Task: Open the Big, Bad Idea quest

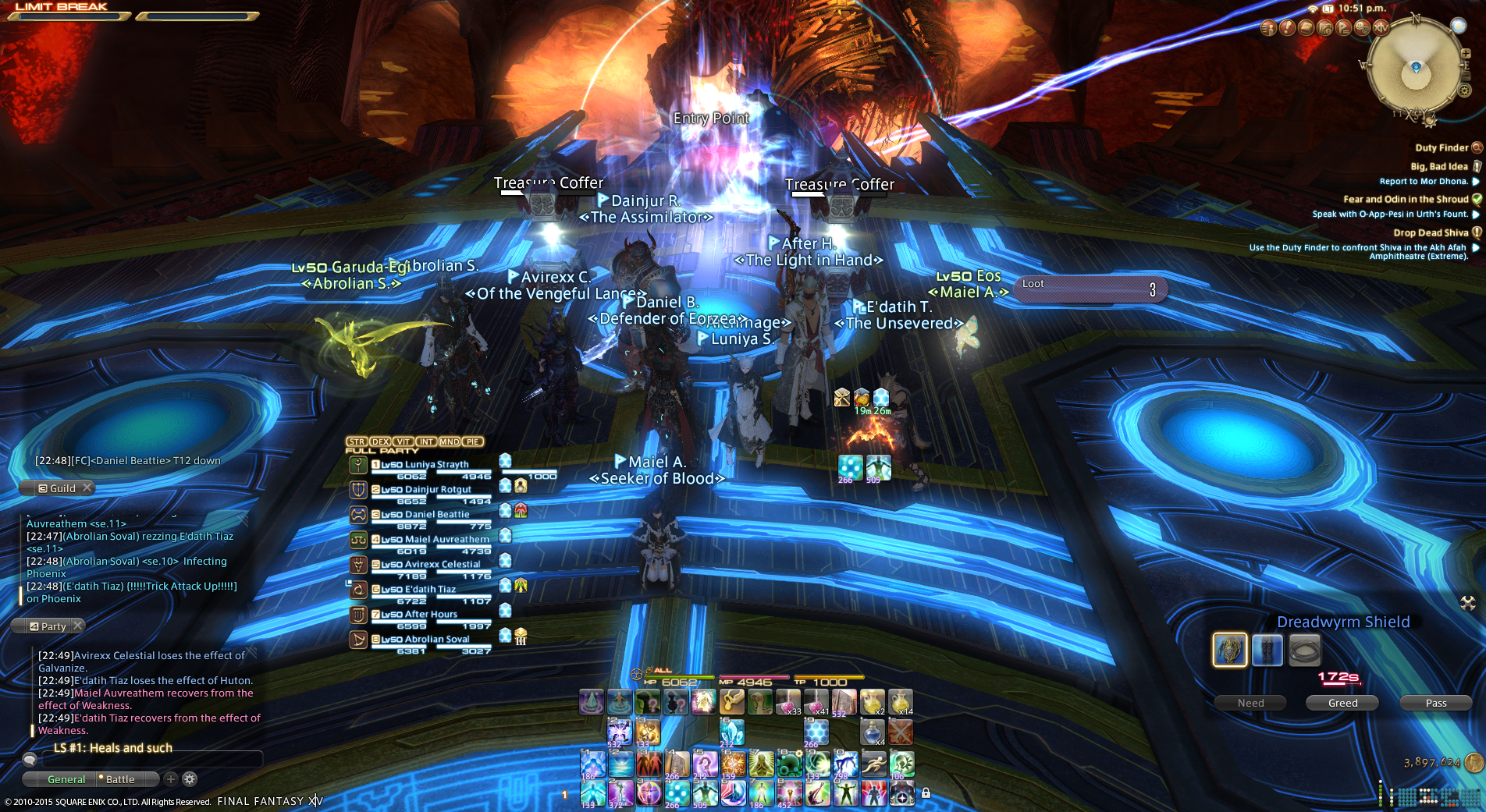Action: click(x=1439, y=166)
